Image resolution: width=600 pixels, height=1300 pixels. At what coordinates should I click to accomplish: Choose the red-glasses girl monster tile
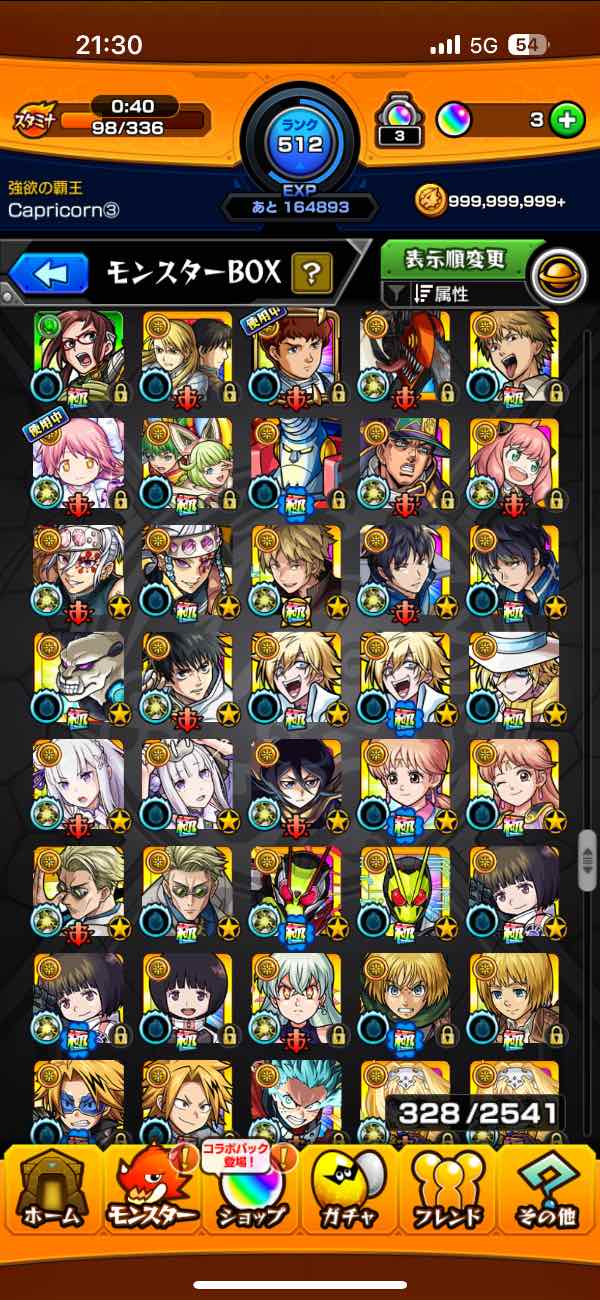78,355
